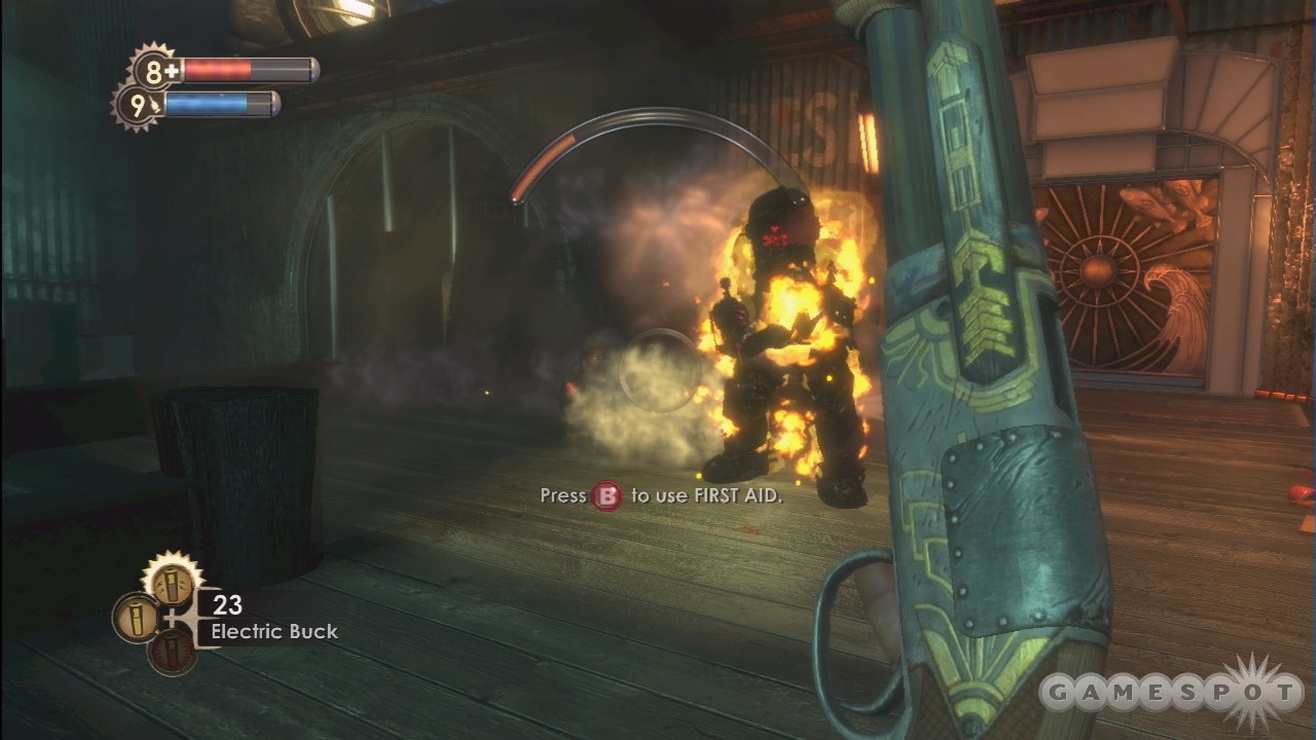Switch to the standard yellow shotgun shell
The width and height of the screenshot is (1316, 740).
(x=135, y=617)
